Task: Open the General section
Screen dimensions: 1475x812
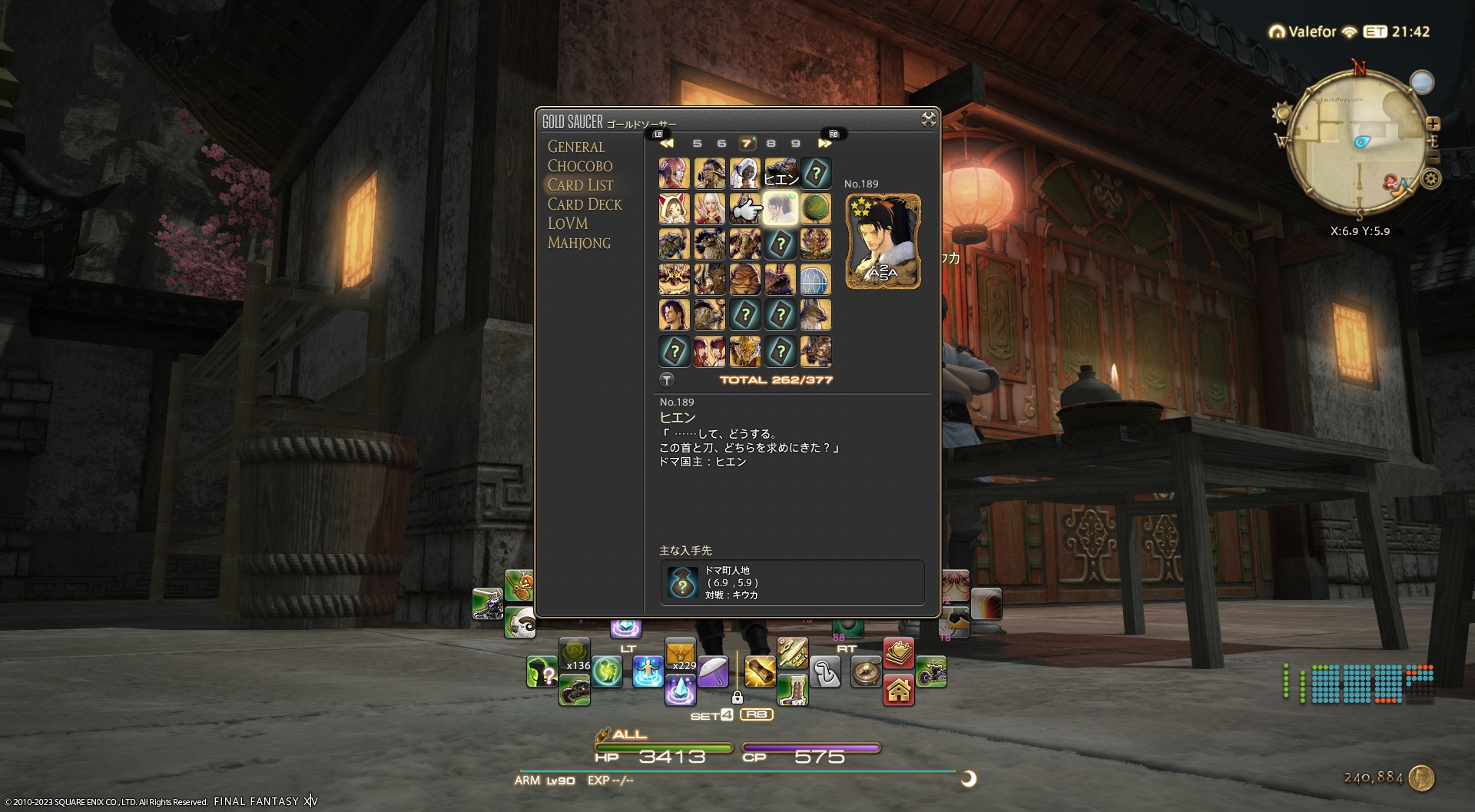Action: 575,147
